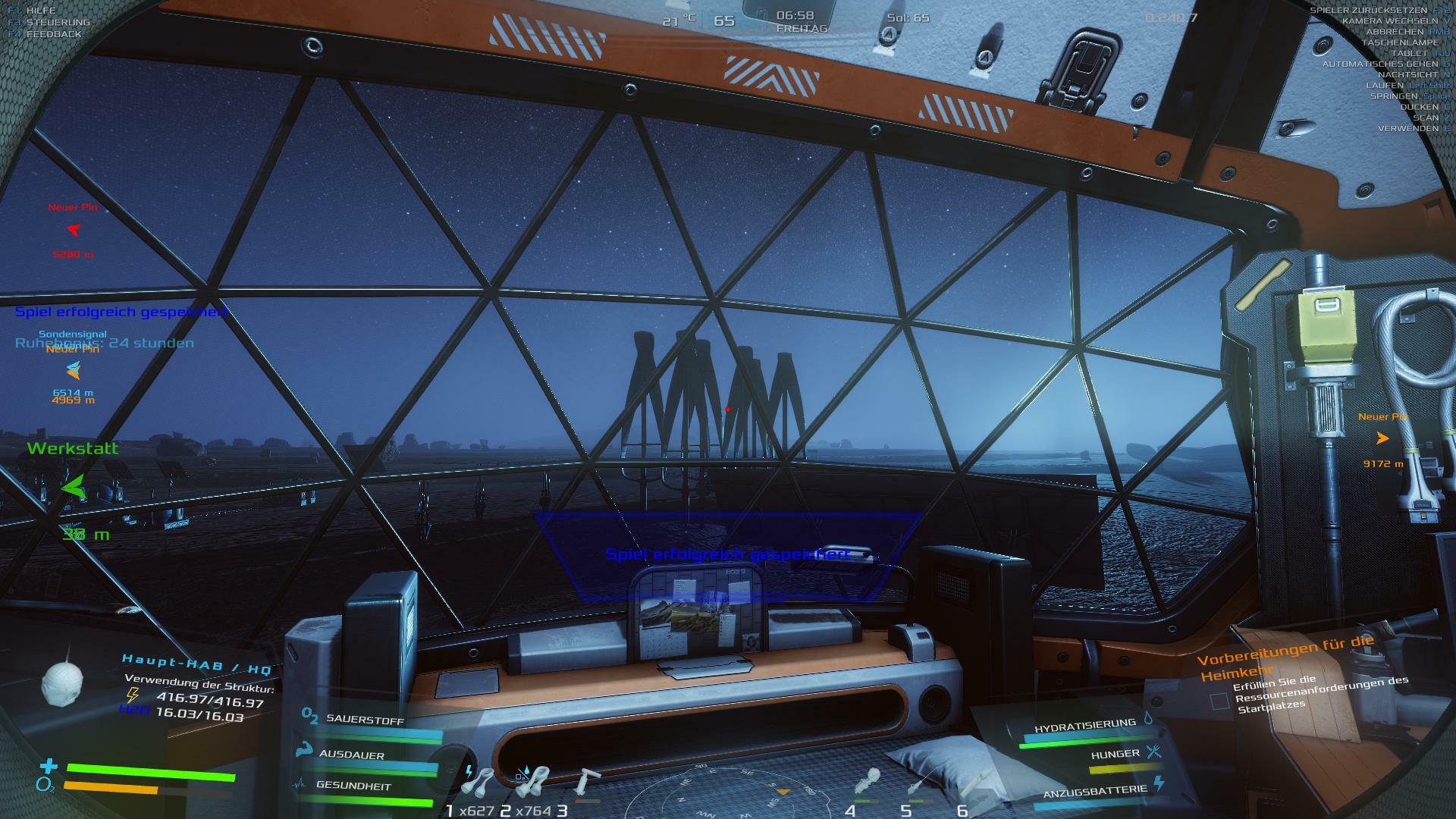Tick the Ressourcenanforderungen objective checkbox
Screen dimensions: 1456x819
click(x=1219, y=701)
